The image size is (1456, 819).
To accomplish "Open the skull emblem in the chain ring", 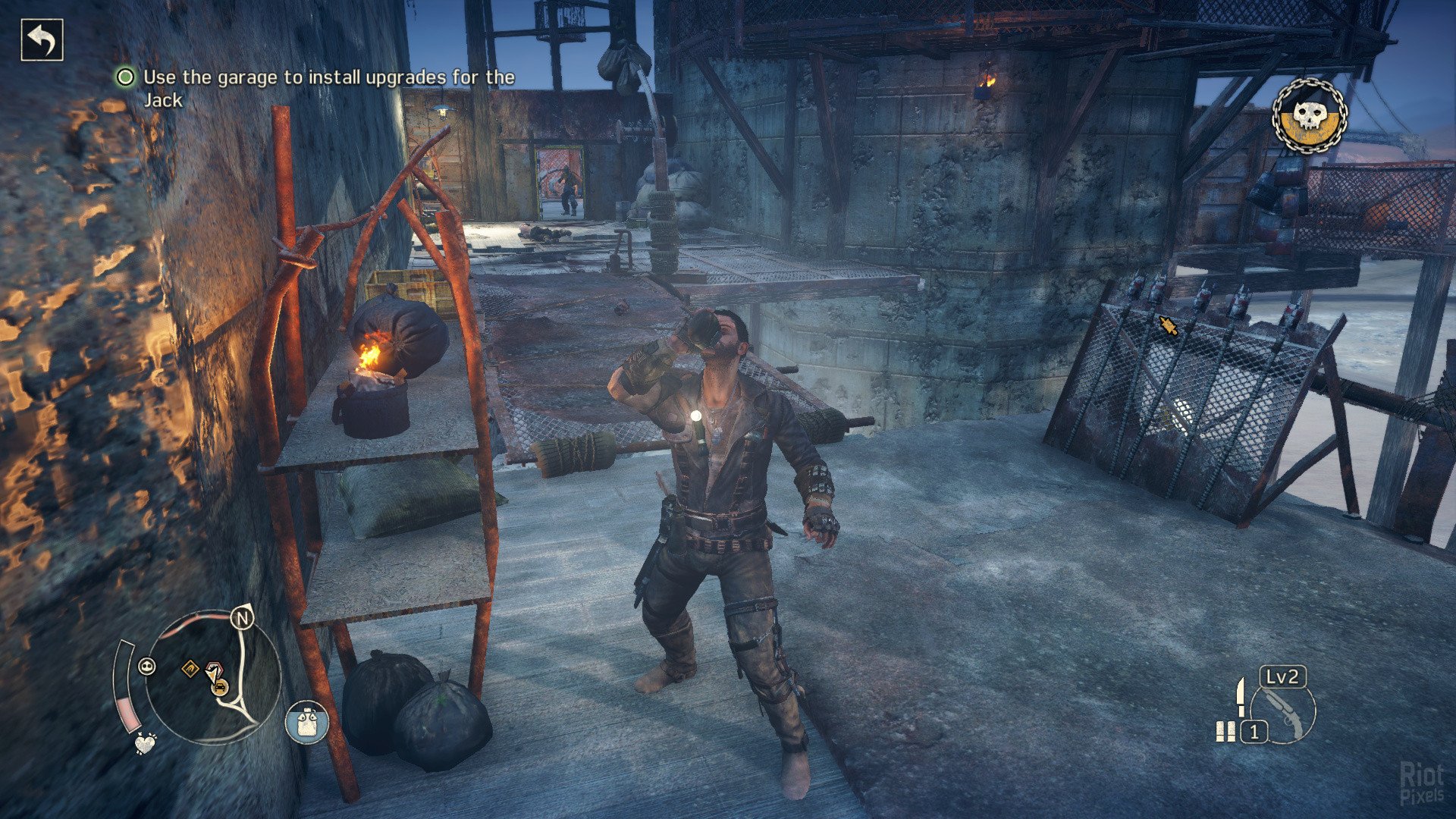I will coord(1309,116).
